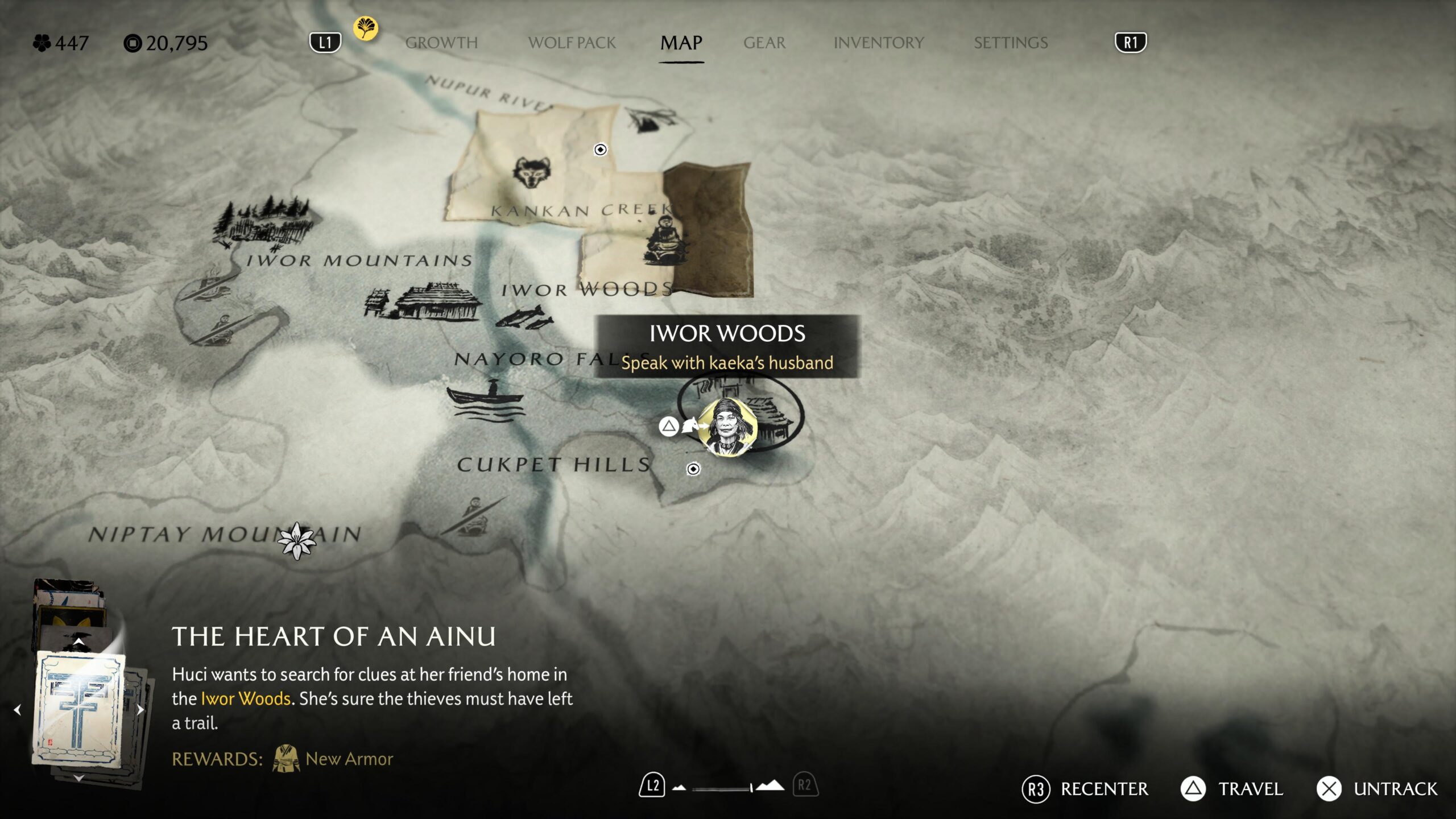
Task: Select the forest camp marker in Iwor Mountains
Action: [263, 223]
